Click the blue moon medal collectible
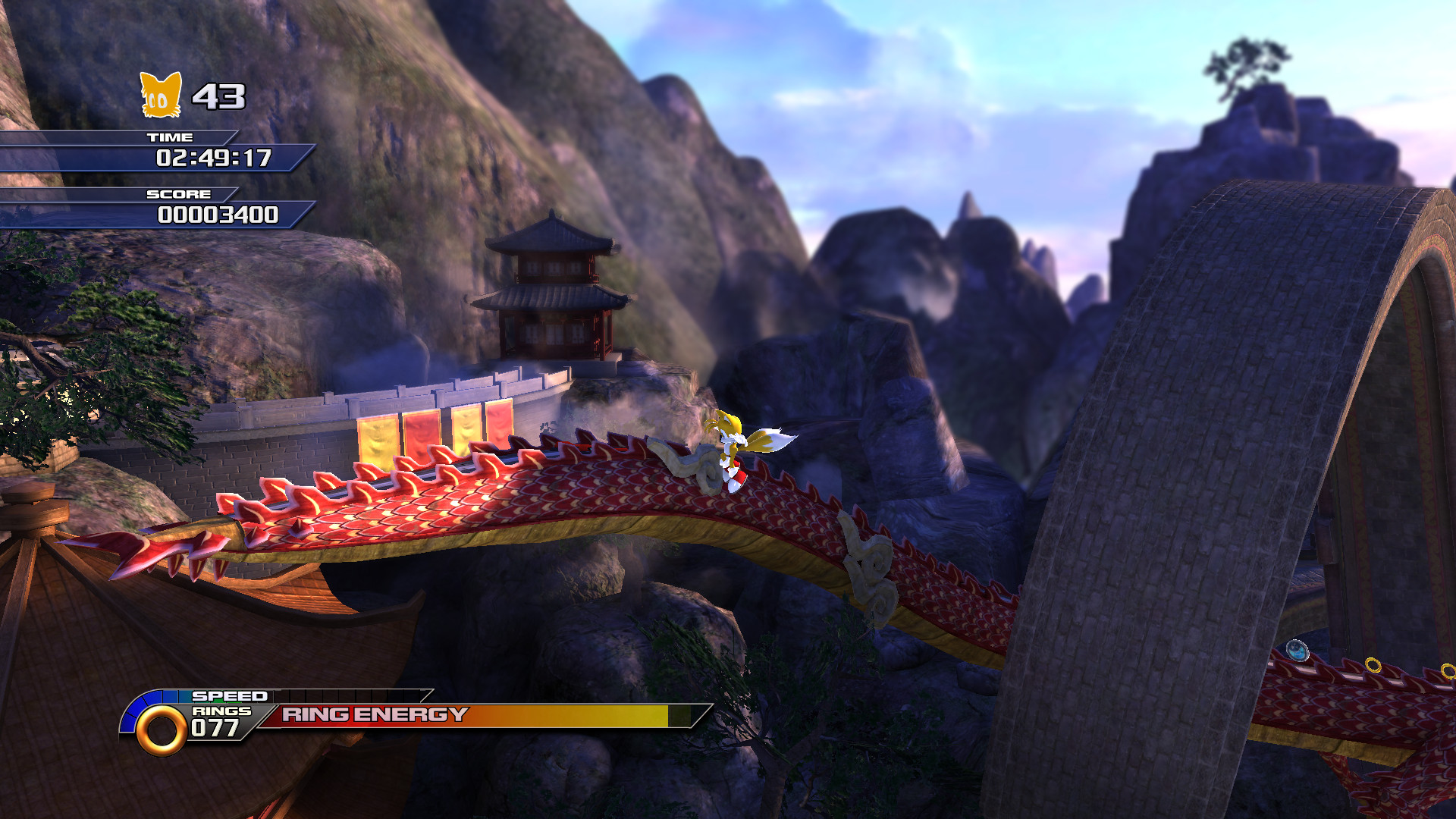 click(1297, 650)
